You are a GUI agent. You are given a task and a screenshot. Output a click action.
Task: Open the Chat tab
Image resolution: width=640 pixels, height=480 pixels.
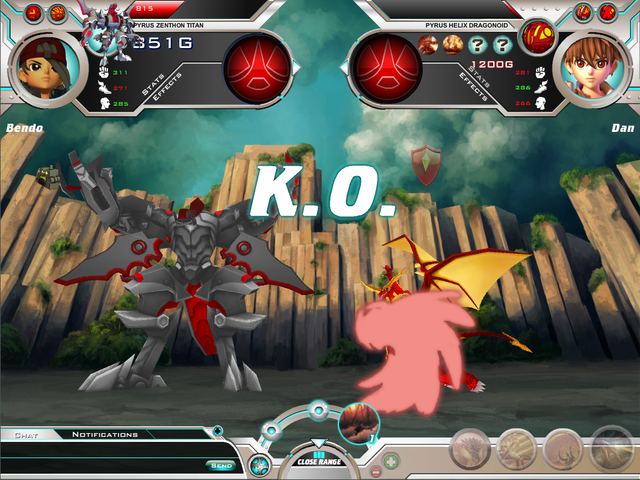[x=19, y=435]
